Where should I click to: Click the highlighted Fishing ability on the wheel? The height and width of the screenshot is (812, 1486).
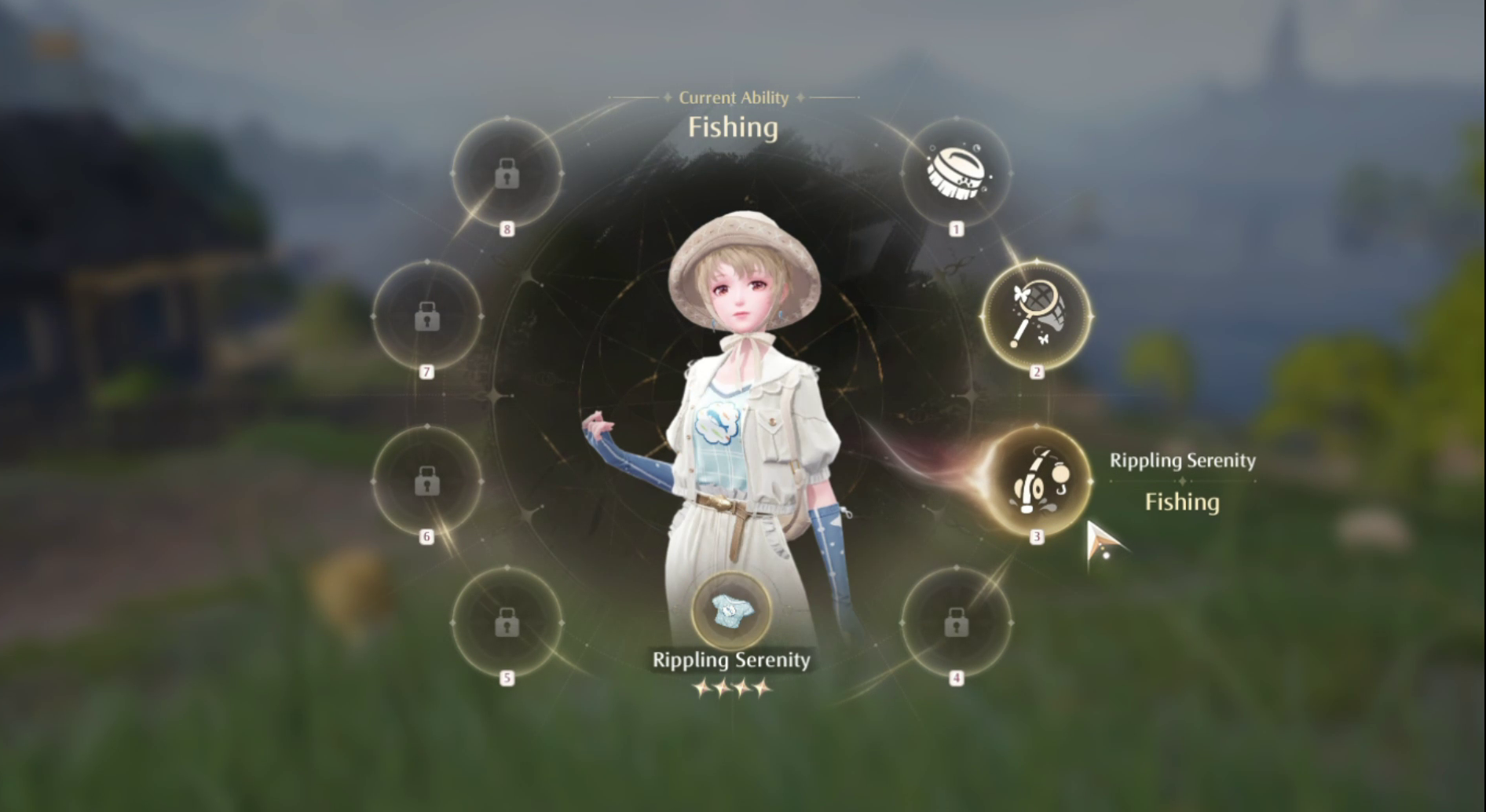click(x=1038, y=482)
